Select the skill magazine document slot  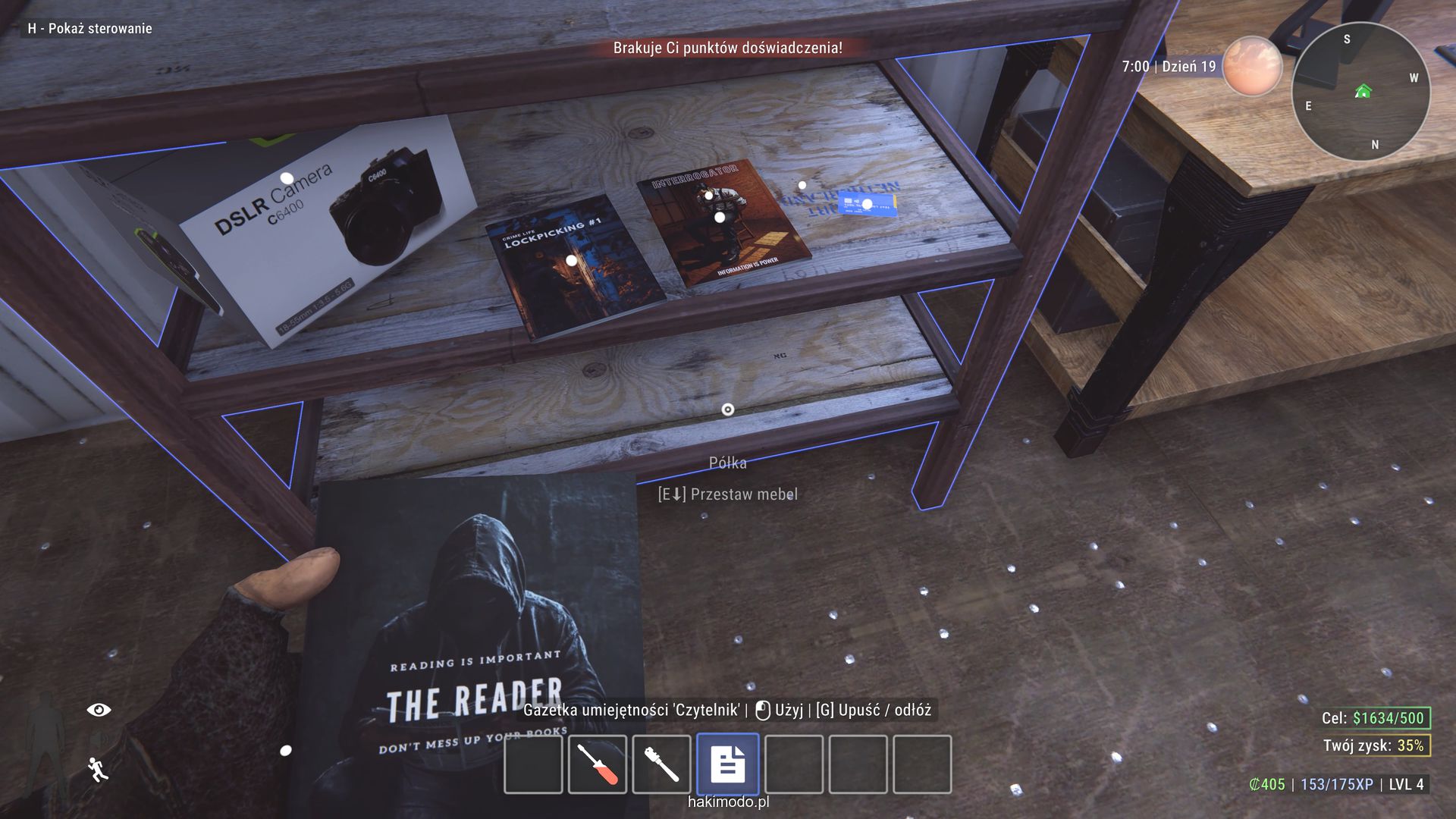(x=727, y=764)
